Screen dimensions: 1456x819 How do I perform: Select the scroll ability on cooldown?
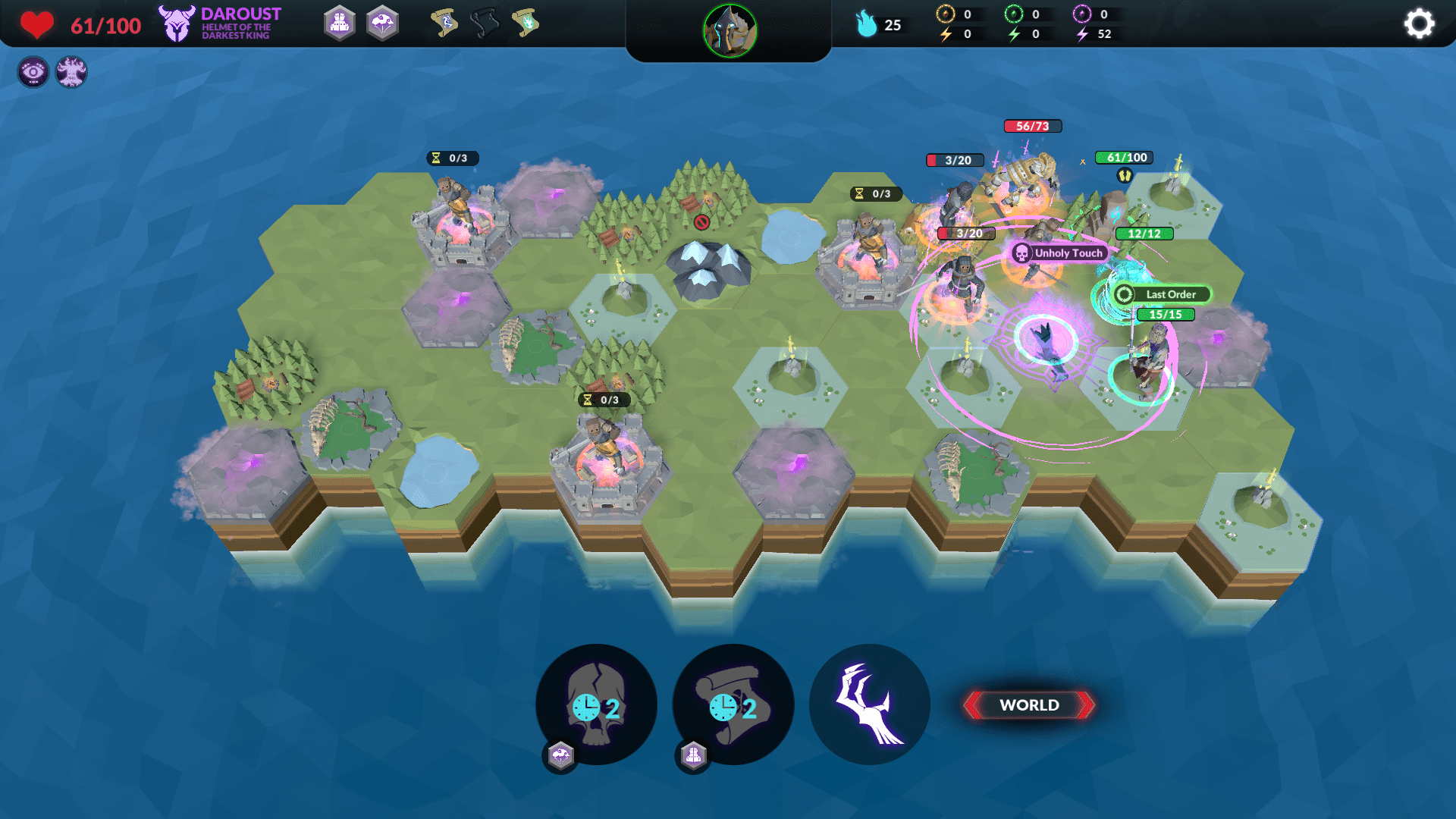(x=733, y=704)
